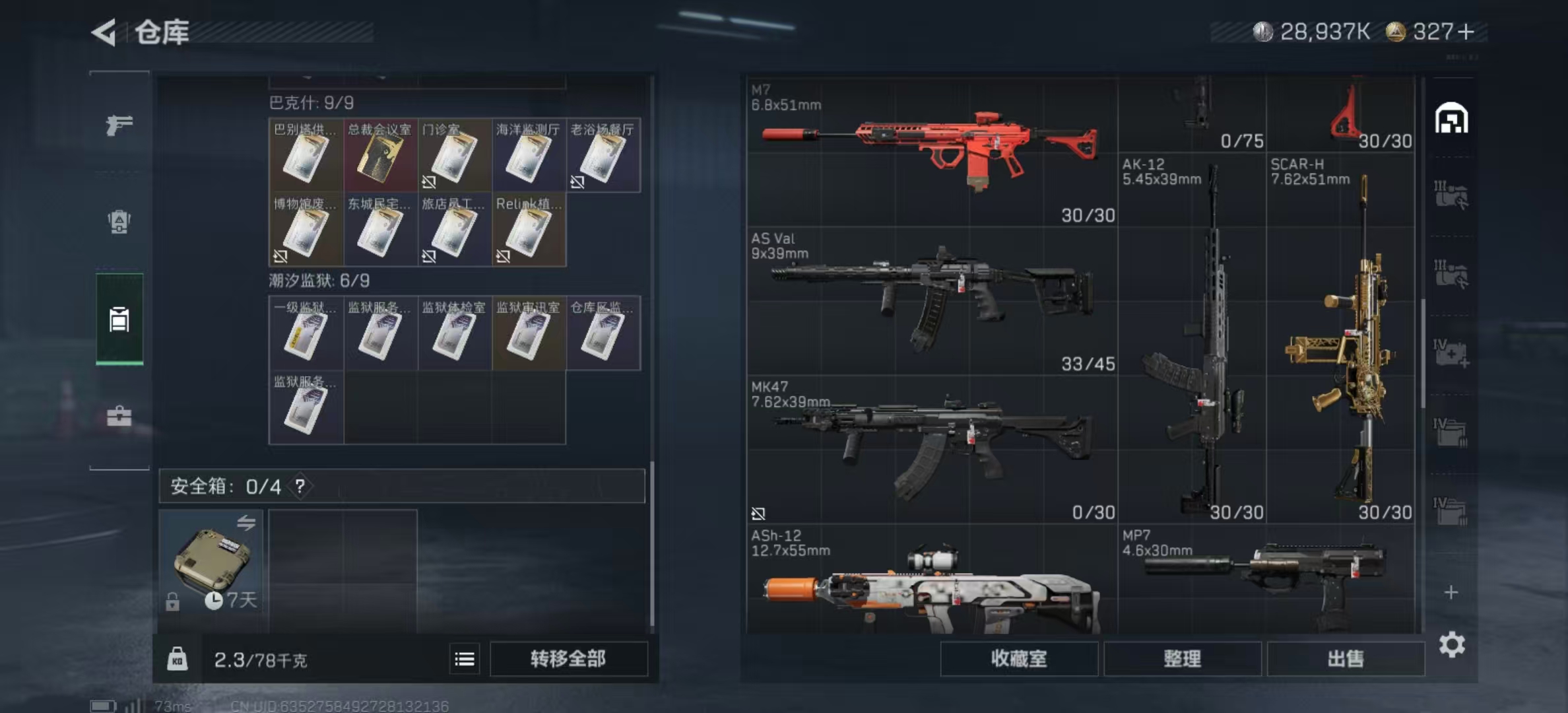Open the 收藏室 collection room
This screenshot has height=713, width=1568.
pos(1019,659)
